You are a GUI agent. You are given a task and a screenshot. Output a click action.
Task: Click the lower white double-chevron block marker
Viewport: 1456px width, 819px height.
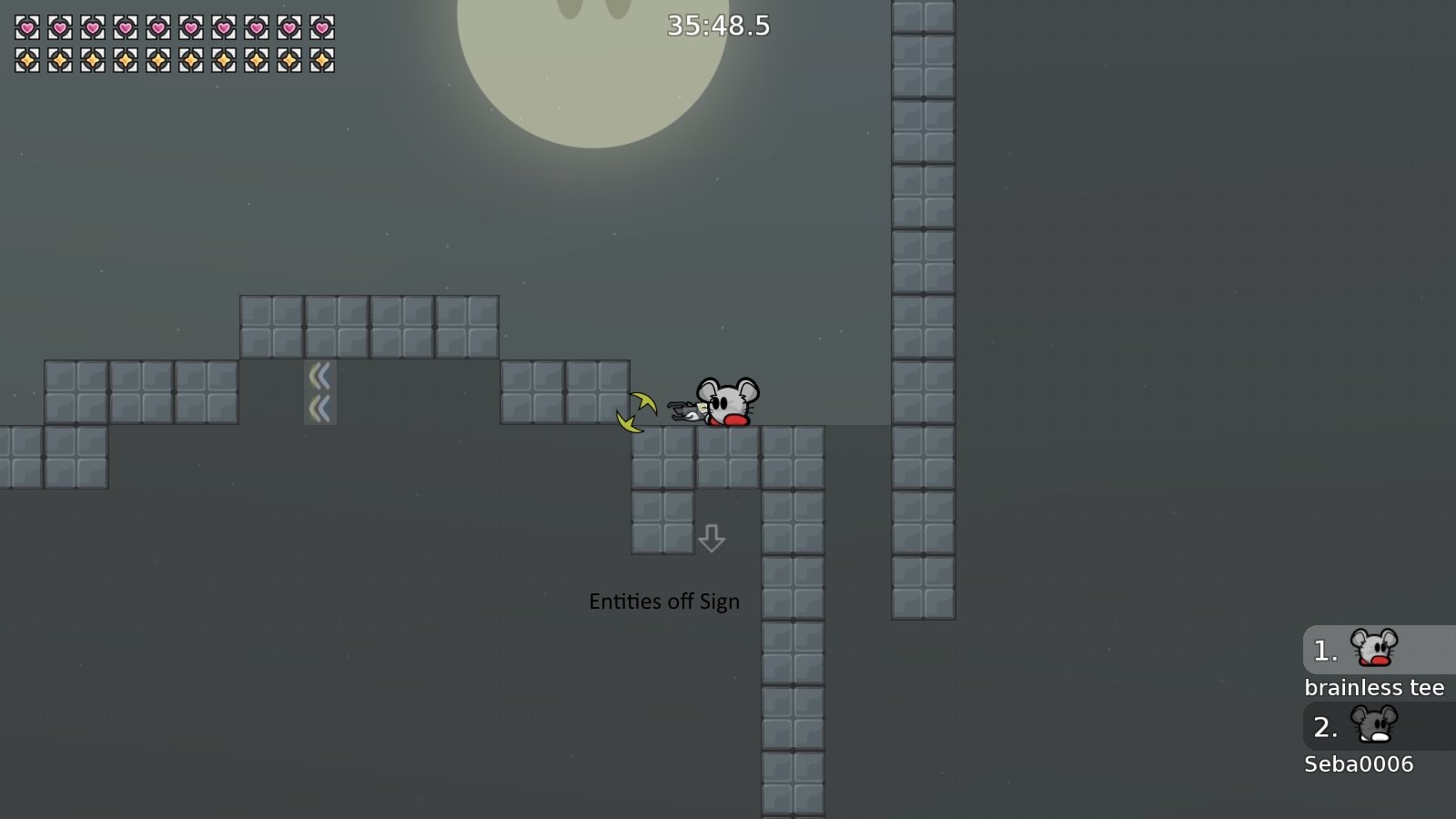[319, 407]
